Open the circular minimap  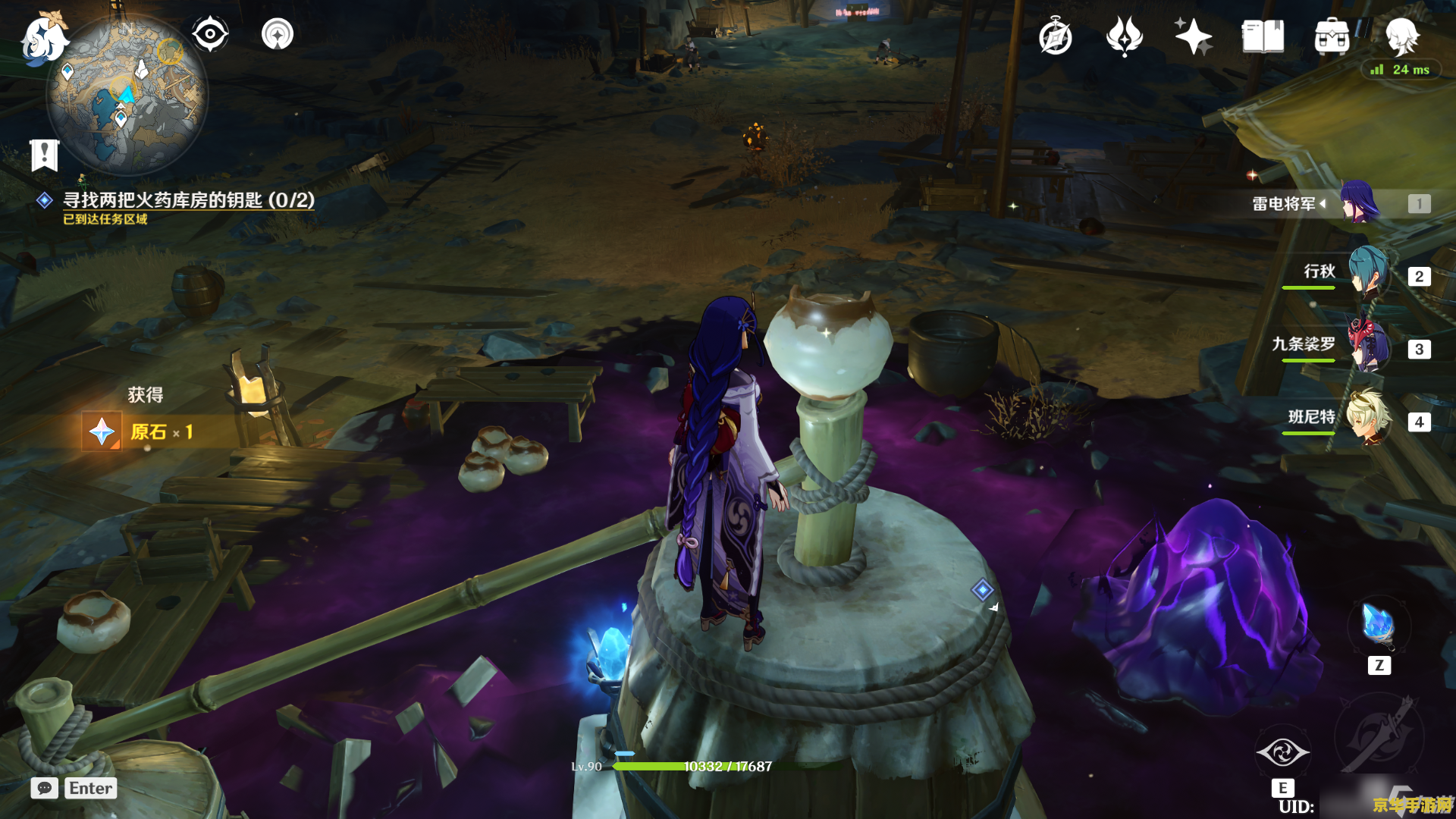127,96
